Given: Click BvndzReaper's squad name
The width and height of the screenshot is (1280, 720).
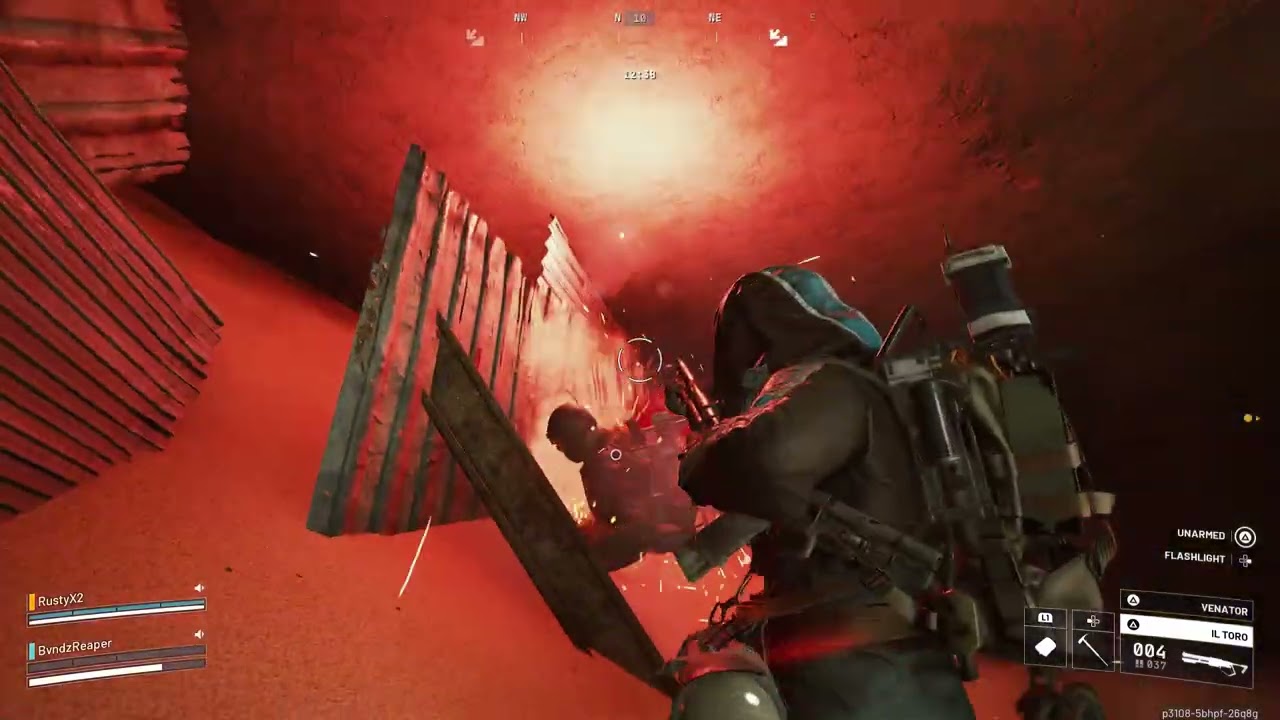Looking at the screenshot, I should tap(75, 646).
